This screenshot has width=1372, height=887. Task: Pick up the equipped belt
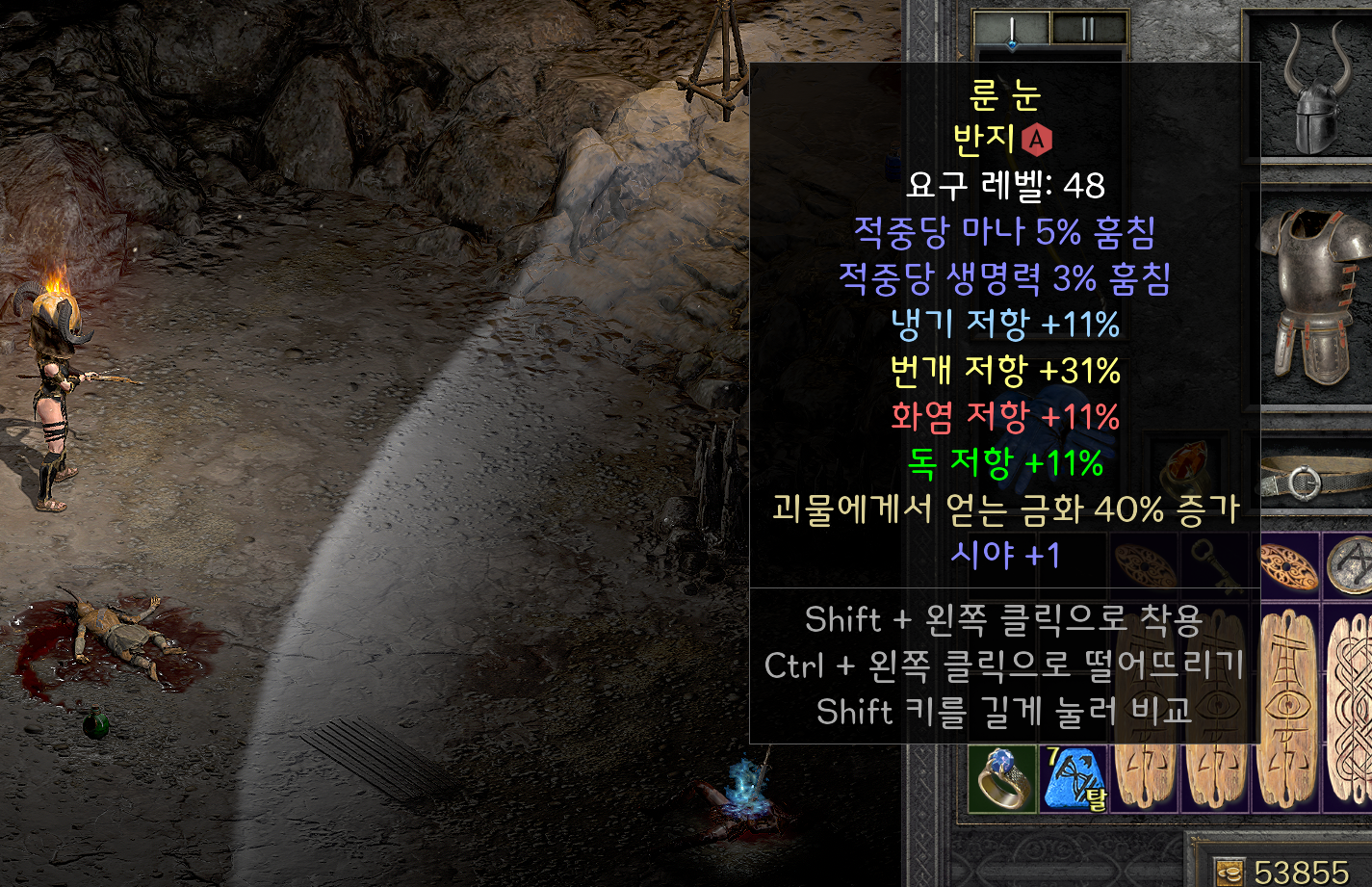(x=1315, y=479)
